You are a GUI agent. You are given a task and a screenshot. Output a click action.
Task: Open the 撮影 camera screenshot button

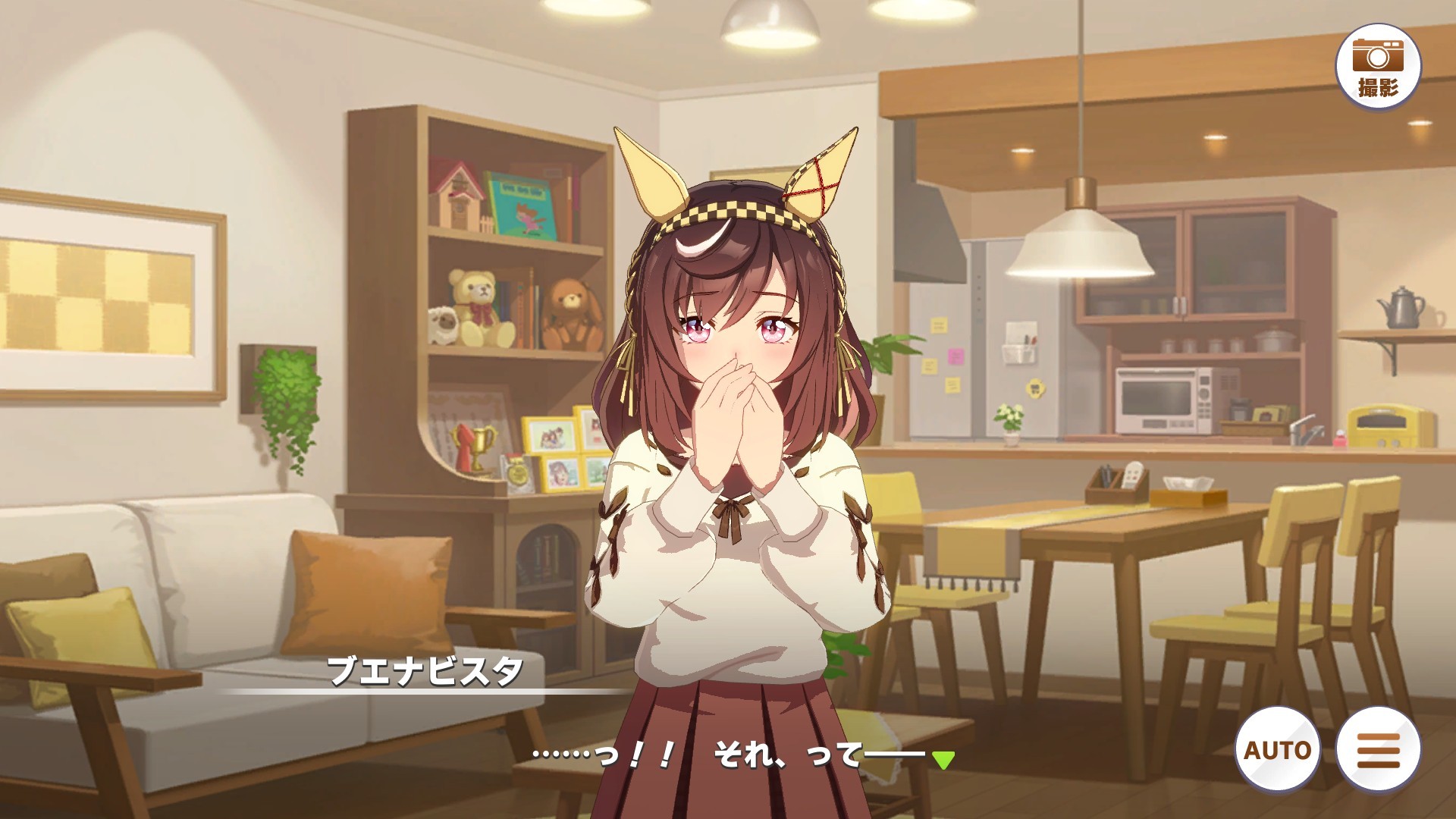[x=1377, y=65]
